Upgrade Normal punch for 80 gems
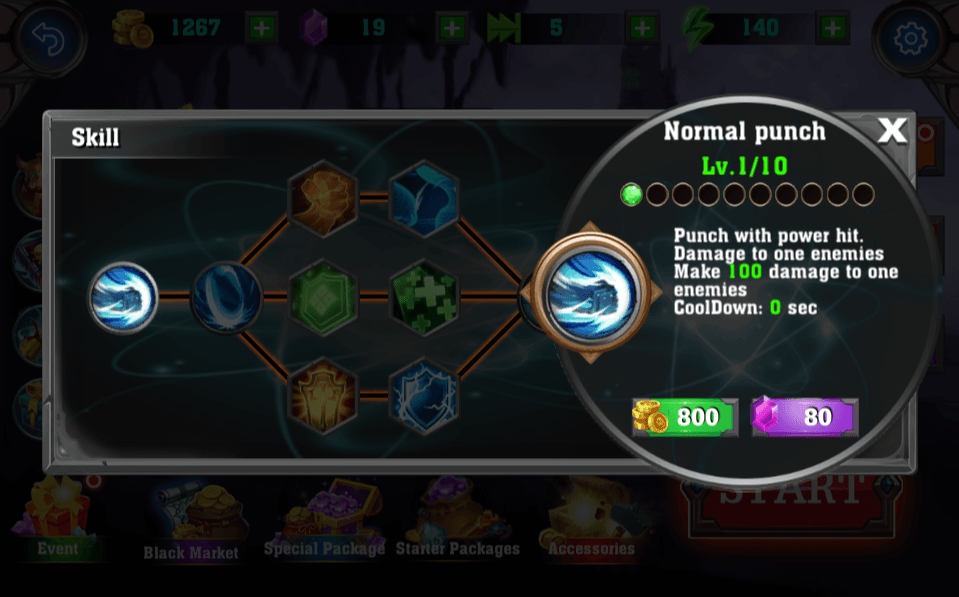This screenshot has width=959, height=597. (805, 417)
